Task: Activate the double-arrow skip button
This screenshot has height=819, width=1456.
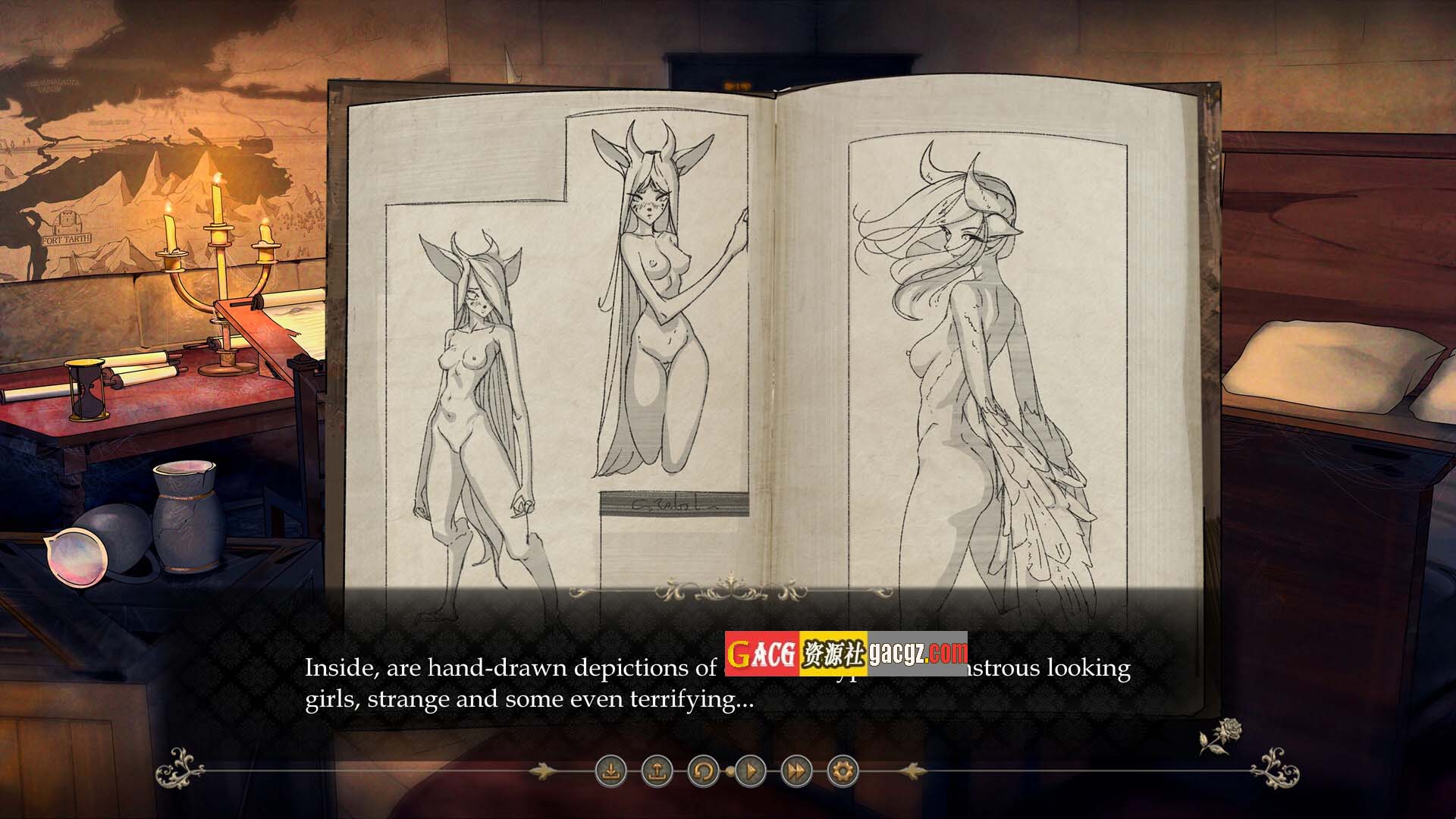Action: (796, 772)
